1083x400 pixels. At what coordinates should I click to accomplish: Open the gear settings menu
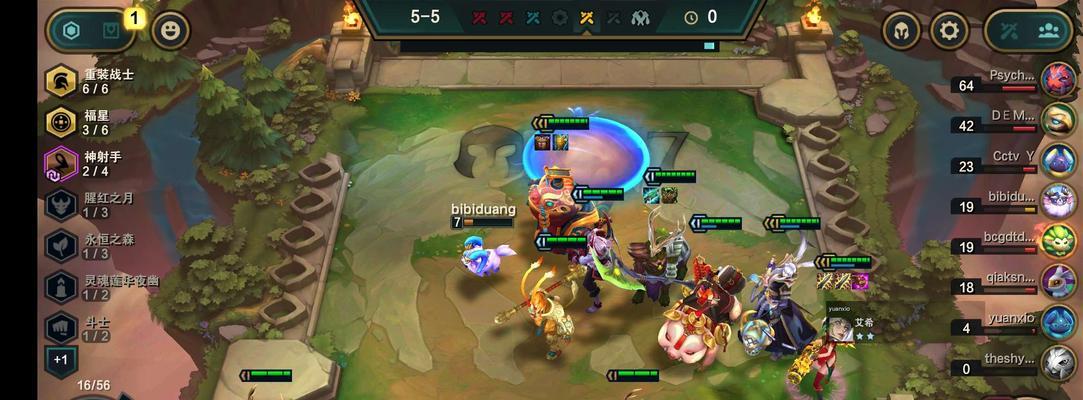tap(949, 31)
